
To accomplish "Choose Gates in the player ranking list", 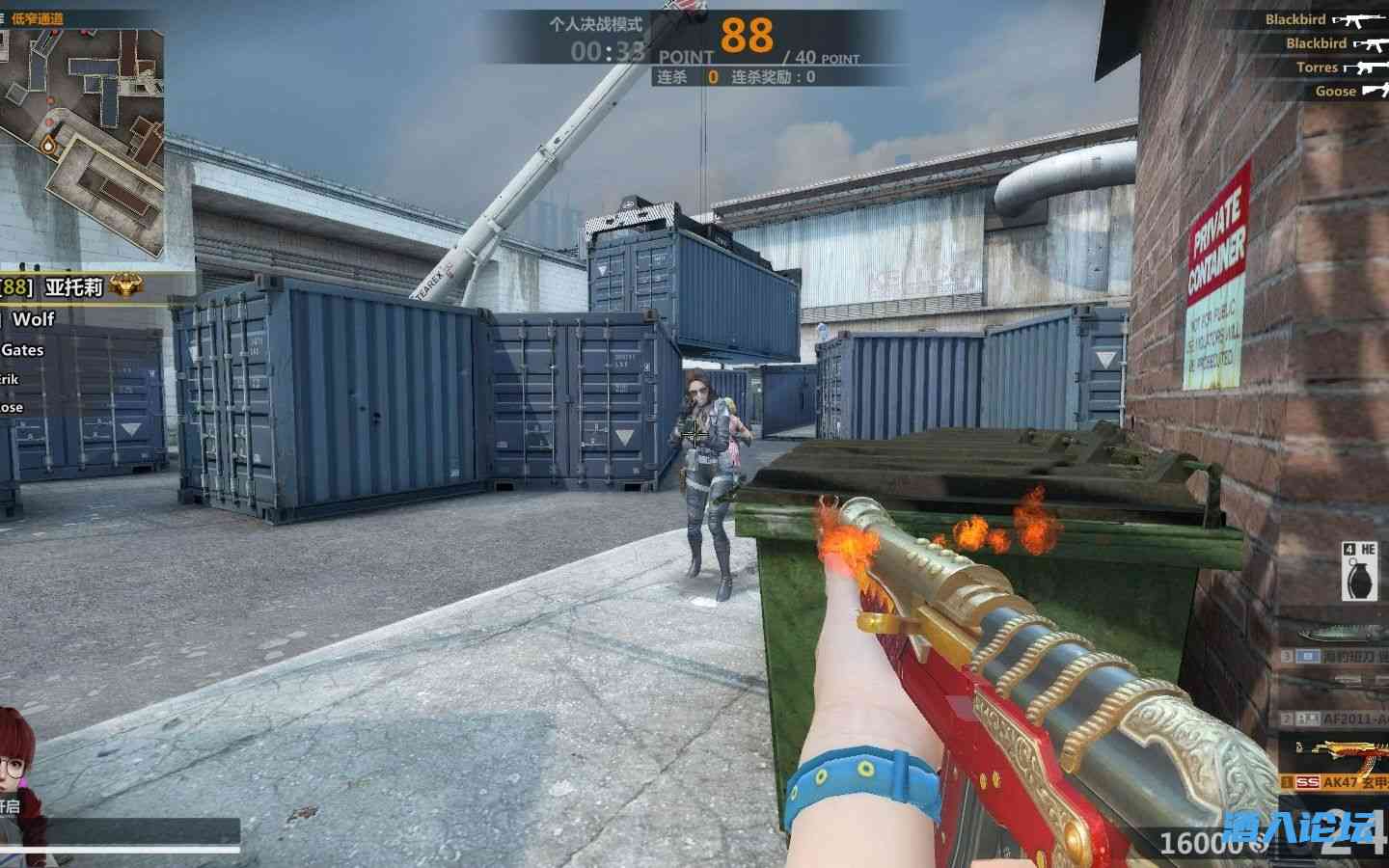I will [23, 350].
